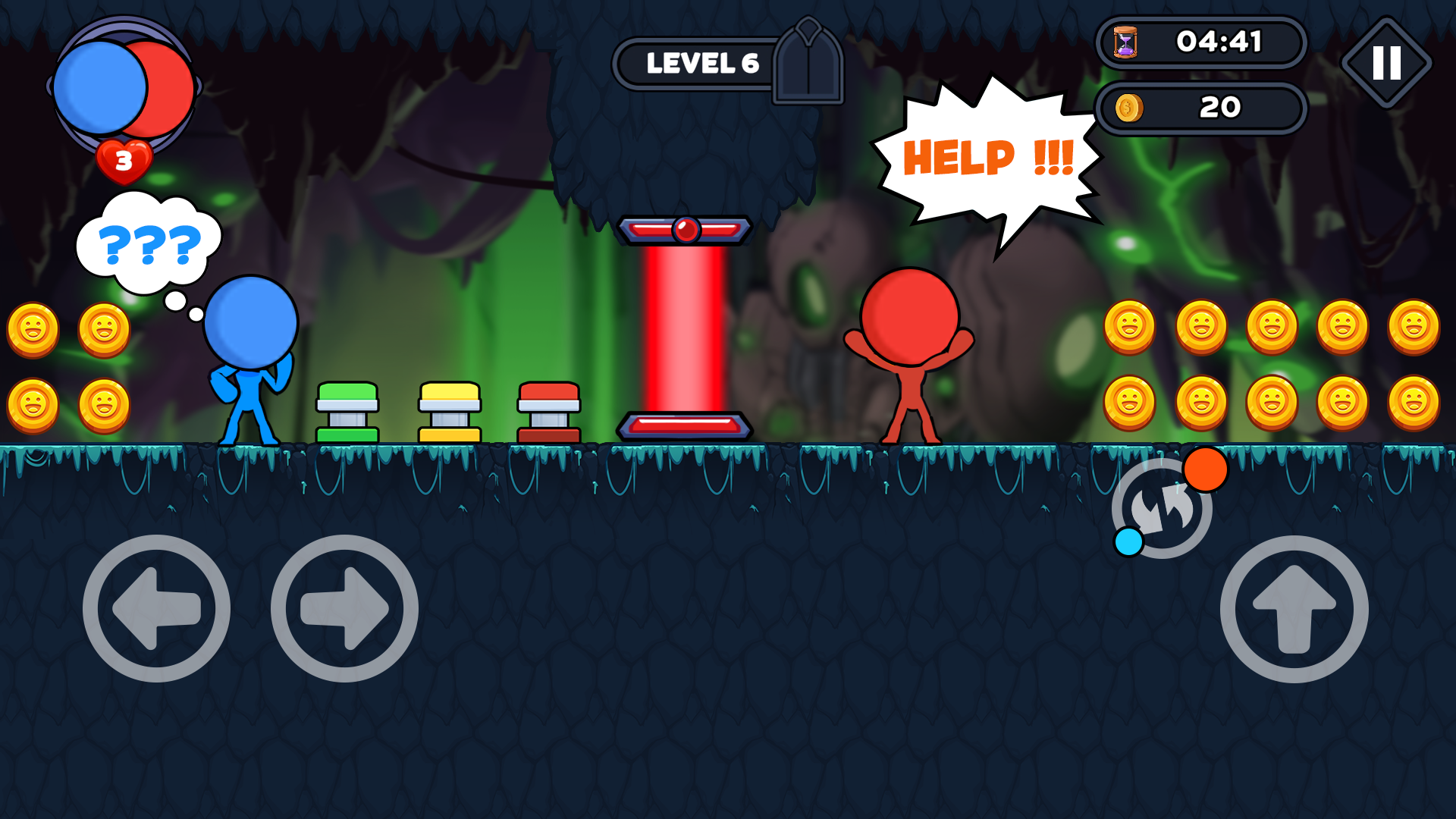Viewport: 1456px width, 819px height.
Task: Tap the ??? thought bubble above blue stickman
Action: click(150, 243)
